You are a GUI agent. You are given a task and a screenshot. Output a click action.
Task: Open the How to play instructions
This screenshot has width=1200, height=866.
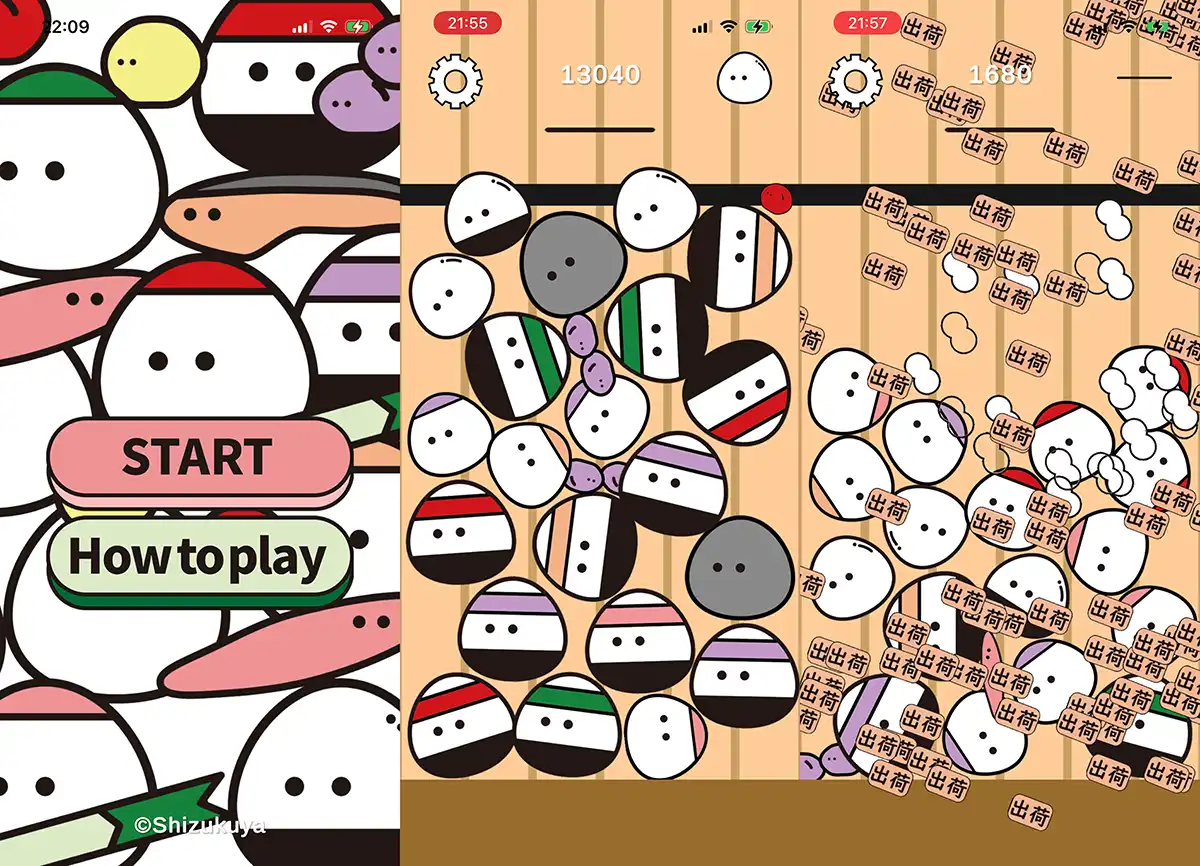(x=199, y=557)
